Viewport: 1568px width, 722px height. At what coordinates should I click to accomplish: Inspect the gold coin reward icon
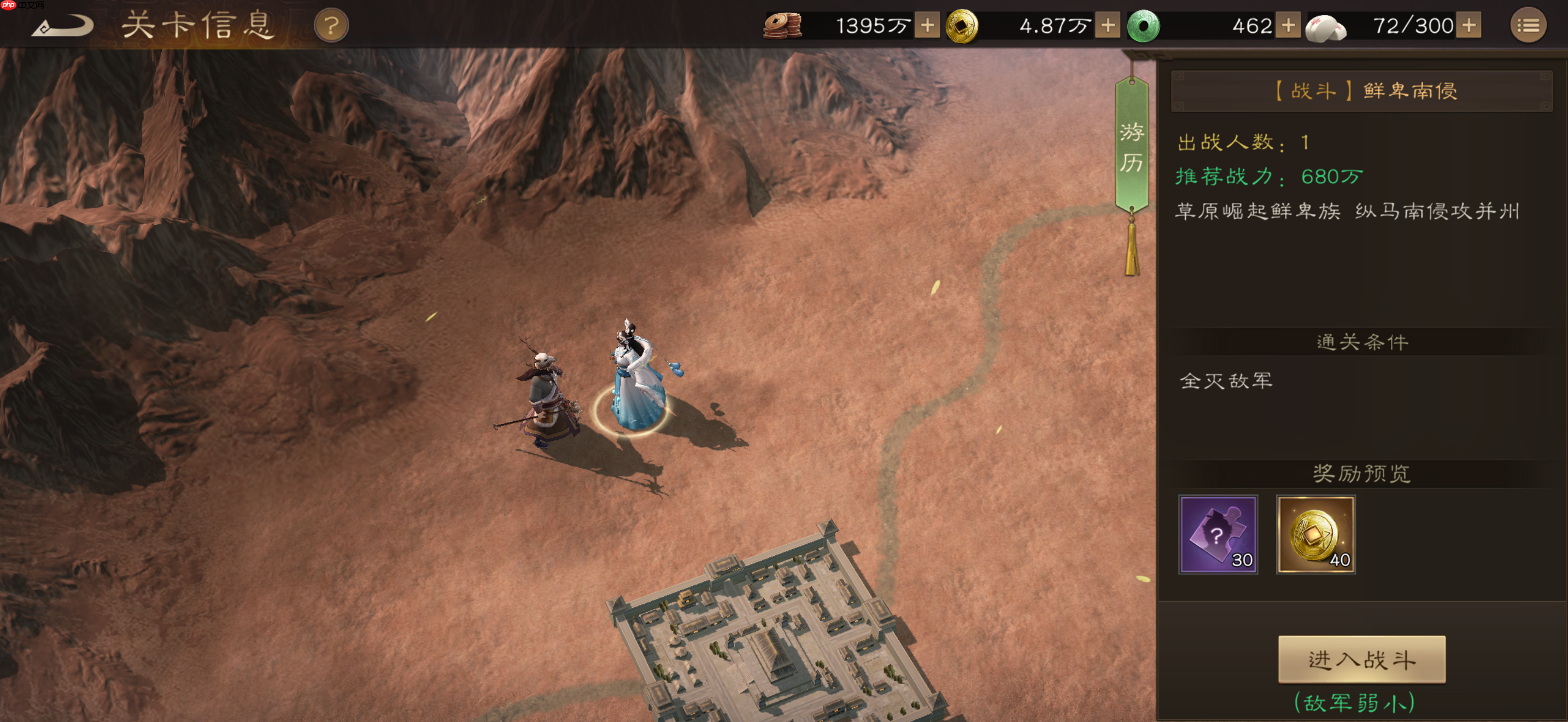coord(1315,534)
